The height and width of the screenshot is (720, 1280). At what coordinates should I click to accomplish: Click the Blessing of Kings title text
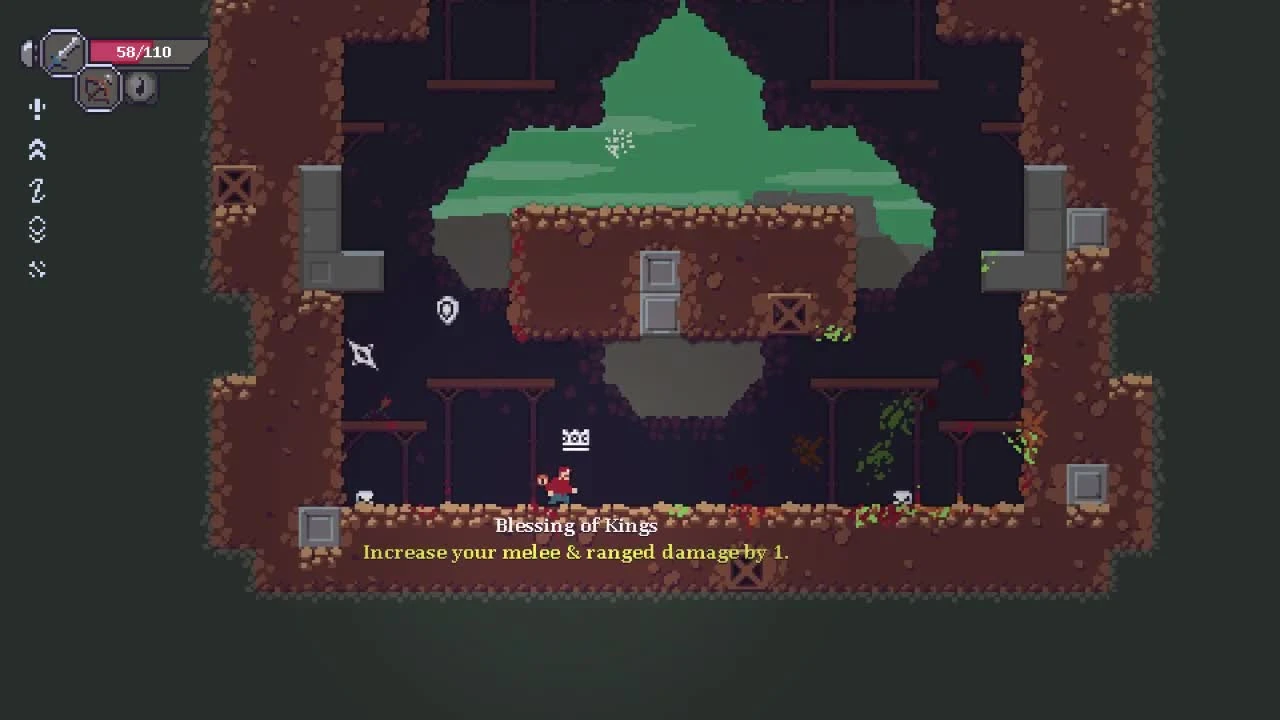click(x=576, y=525)
